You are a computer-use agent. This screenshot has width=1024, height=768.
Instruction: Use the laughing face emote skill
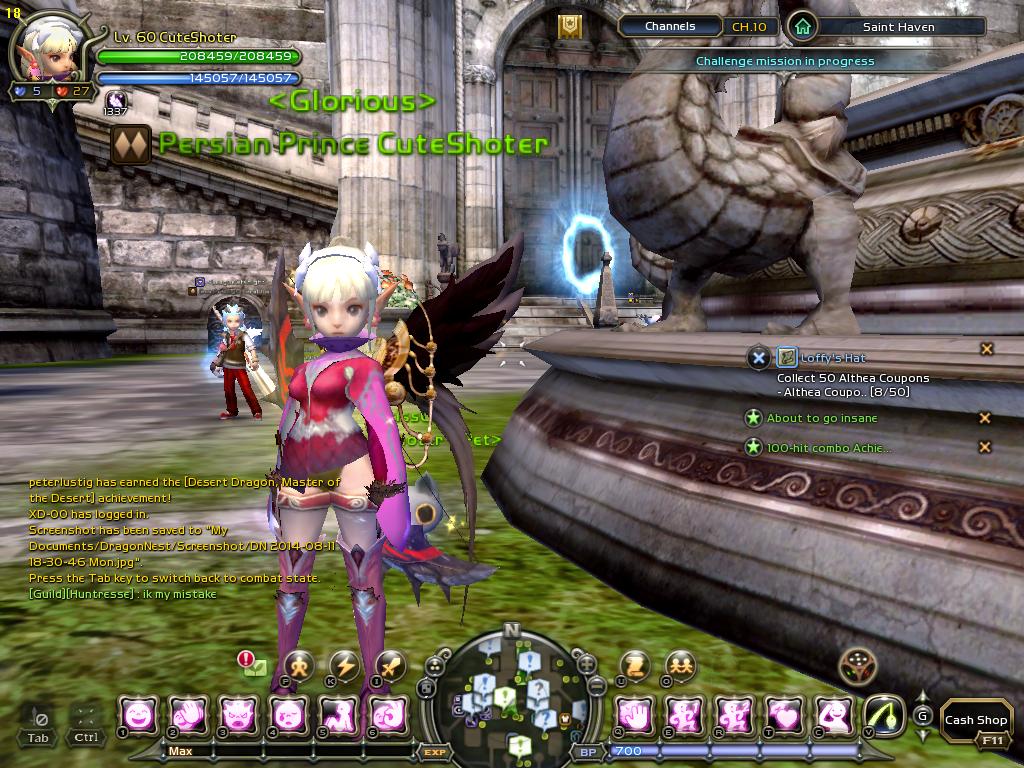coord(138,715)
